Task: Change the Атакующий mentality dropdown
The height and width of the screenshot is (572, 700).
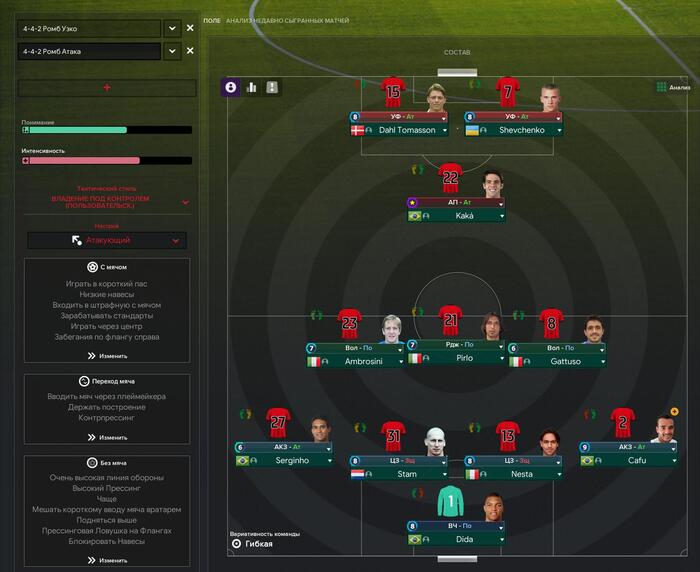Action: 106,240
